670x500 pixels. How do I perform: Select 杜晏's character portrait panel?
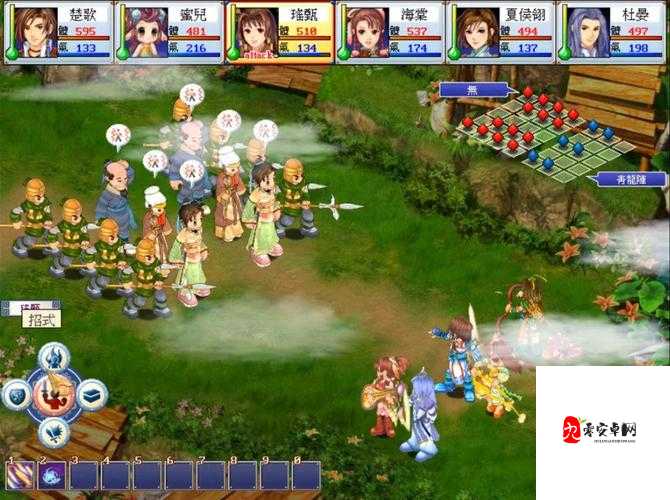(x=611, y=32)
